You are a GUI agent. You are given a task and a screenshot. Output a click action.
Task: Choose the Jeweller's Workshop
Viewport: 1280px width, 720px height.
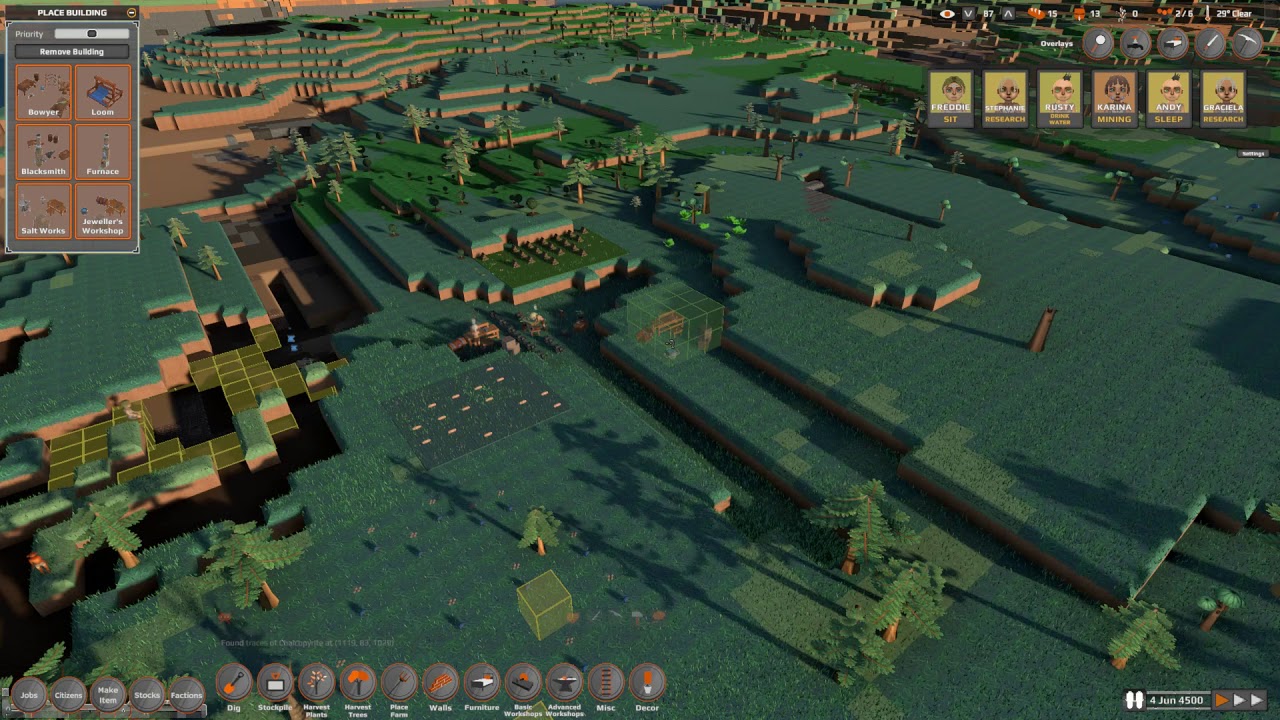coord(102,211)
